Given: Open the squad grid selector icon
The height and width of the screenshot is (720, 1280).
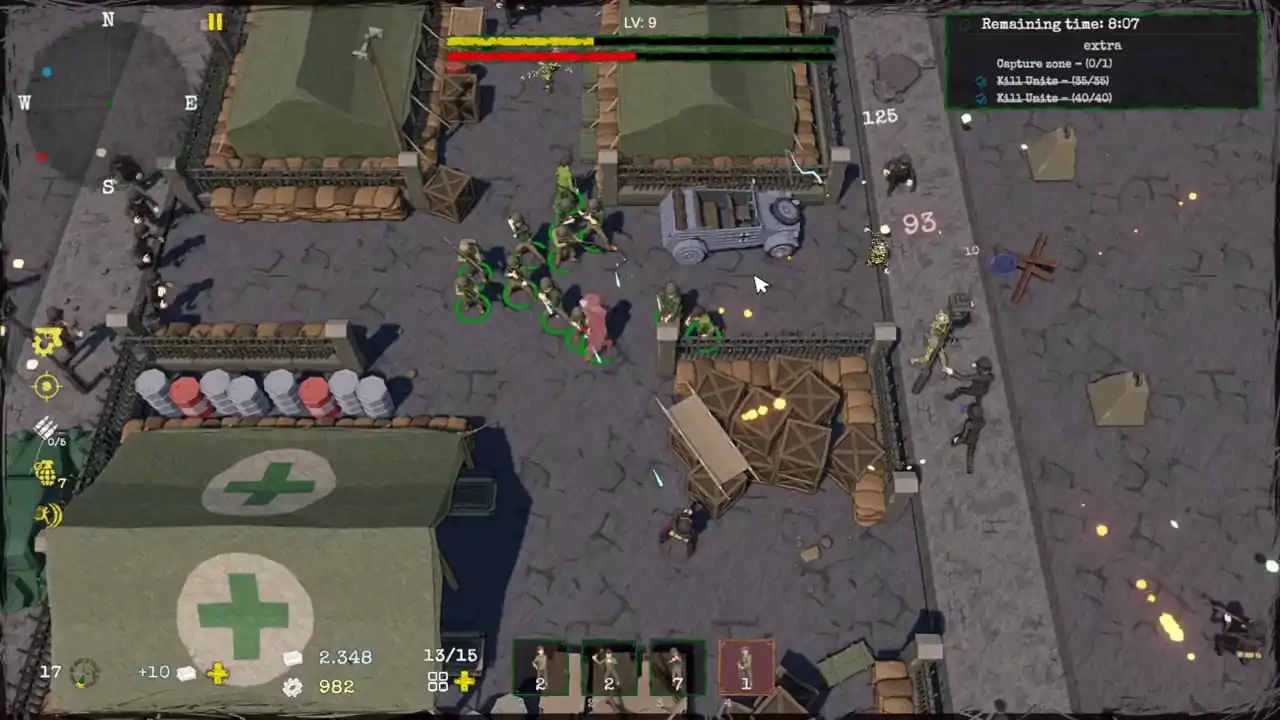Looking at the screenshot, I should click(437, 681).
